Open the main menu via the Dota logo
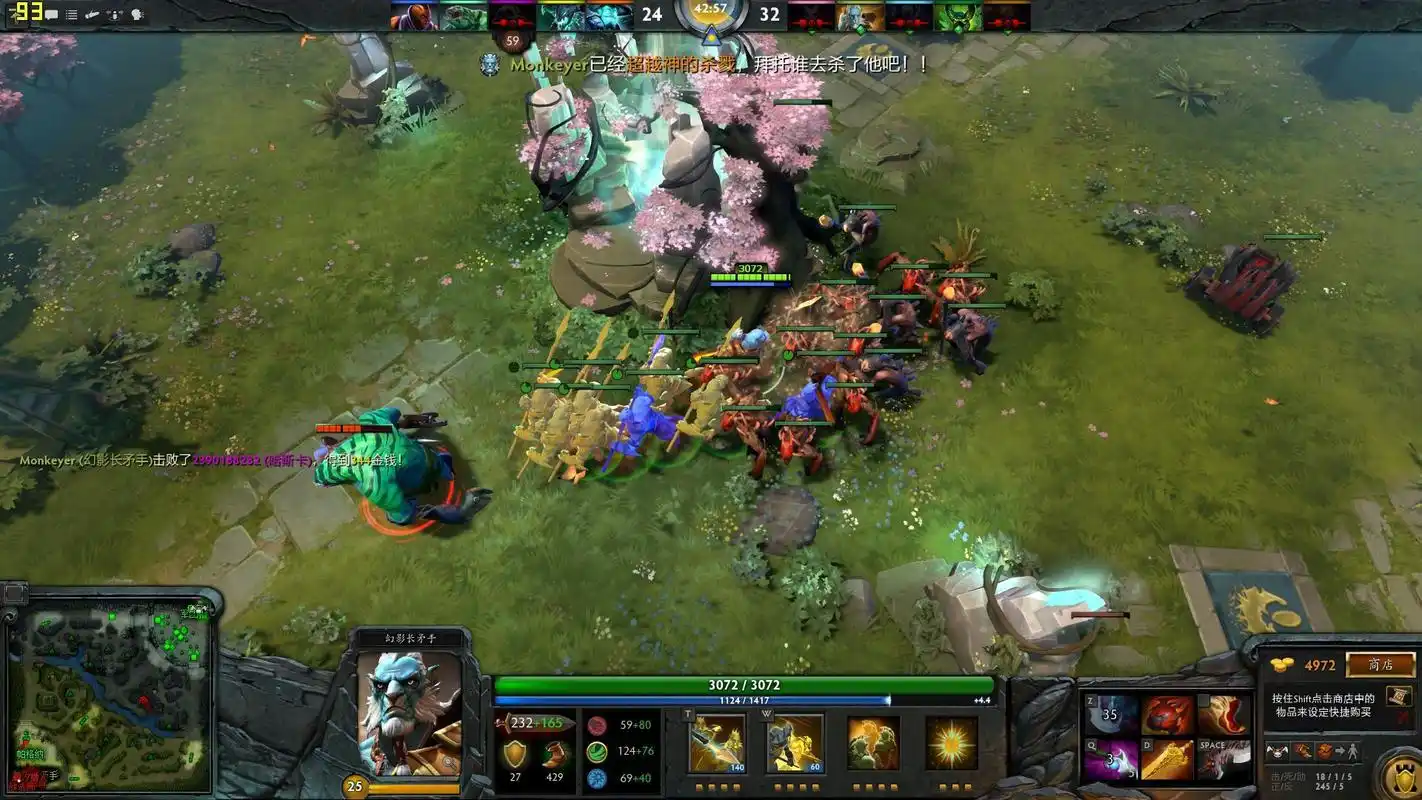The height and width of the screenshot is (800, 1422). point(12,15)
